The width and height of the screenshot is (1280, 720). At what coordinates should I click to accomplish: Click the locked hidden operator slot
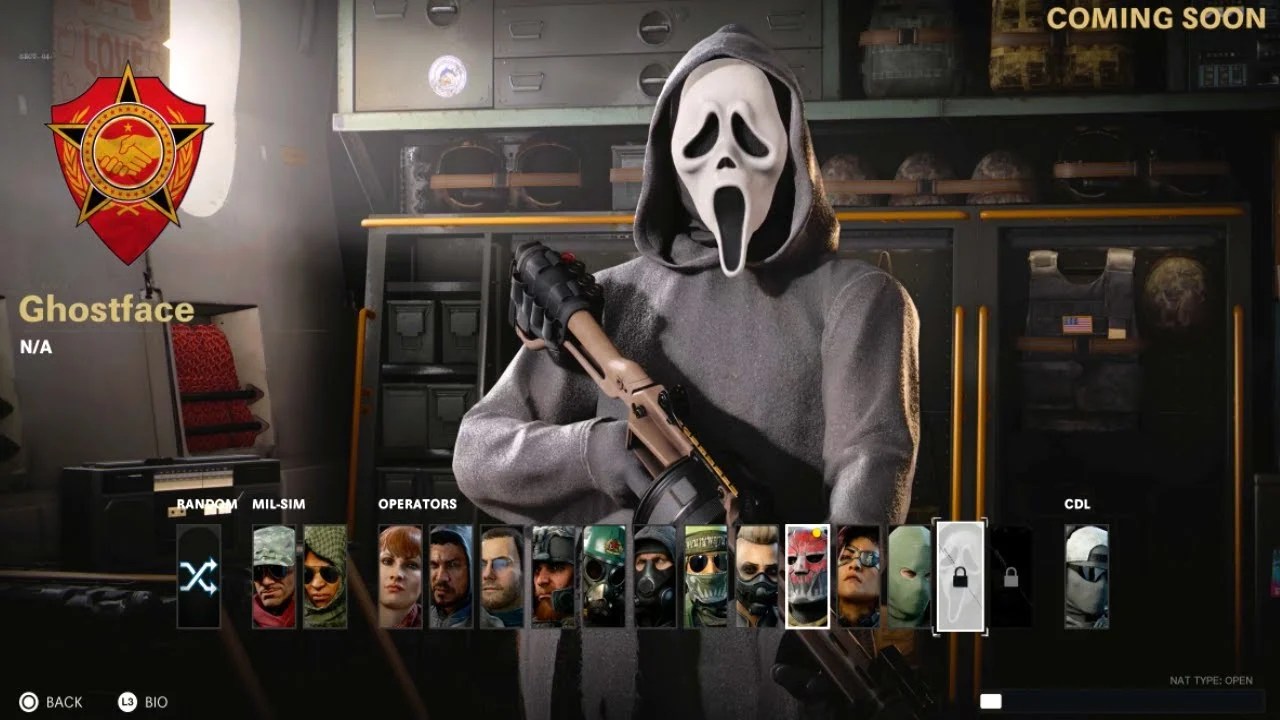(x=1013, y=575)
